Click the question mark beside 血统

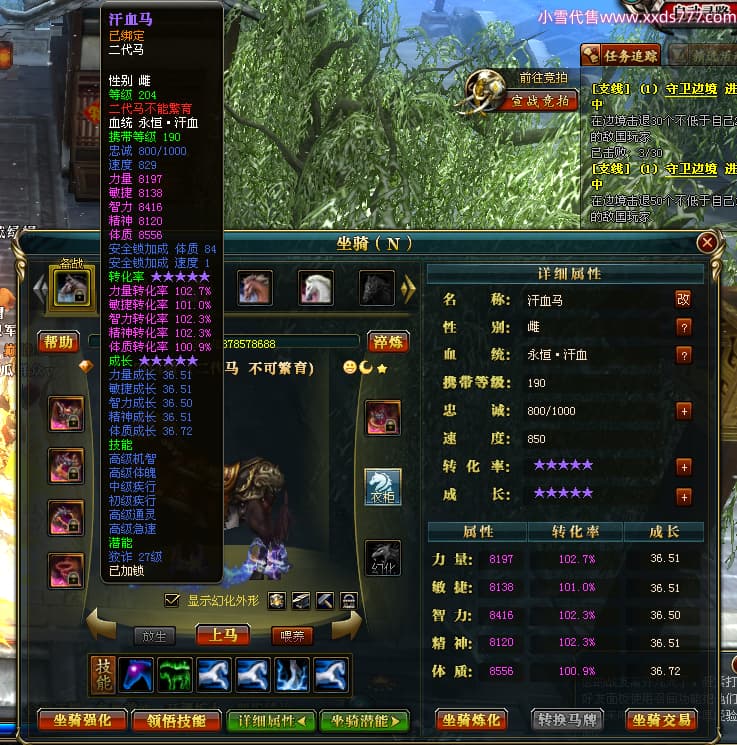pos(684,355)
